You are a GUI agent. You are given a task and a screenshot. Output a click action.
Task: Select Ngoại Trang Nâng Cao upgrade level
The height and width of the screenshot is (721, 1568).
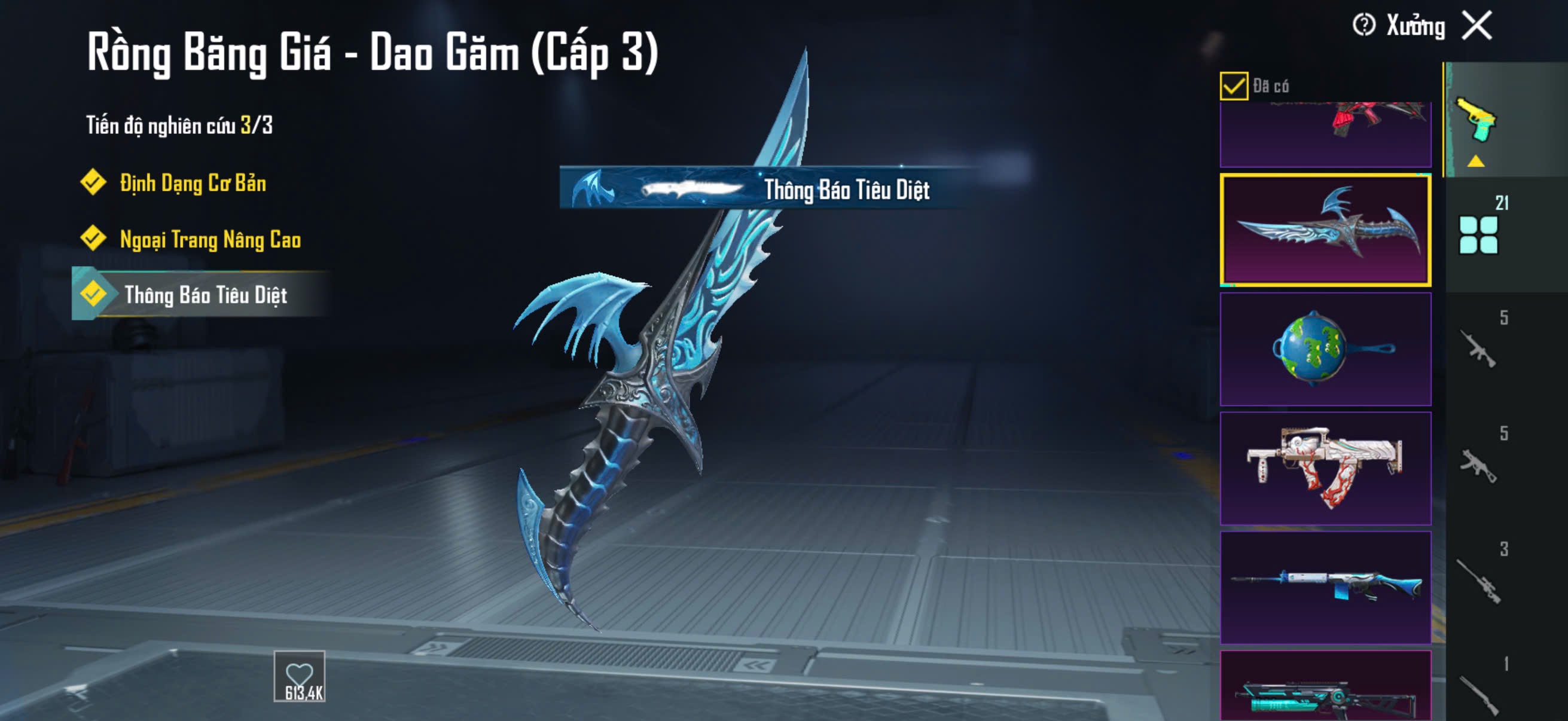pyautogui.click(x=209, y=239)
